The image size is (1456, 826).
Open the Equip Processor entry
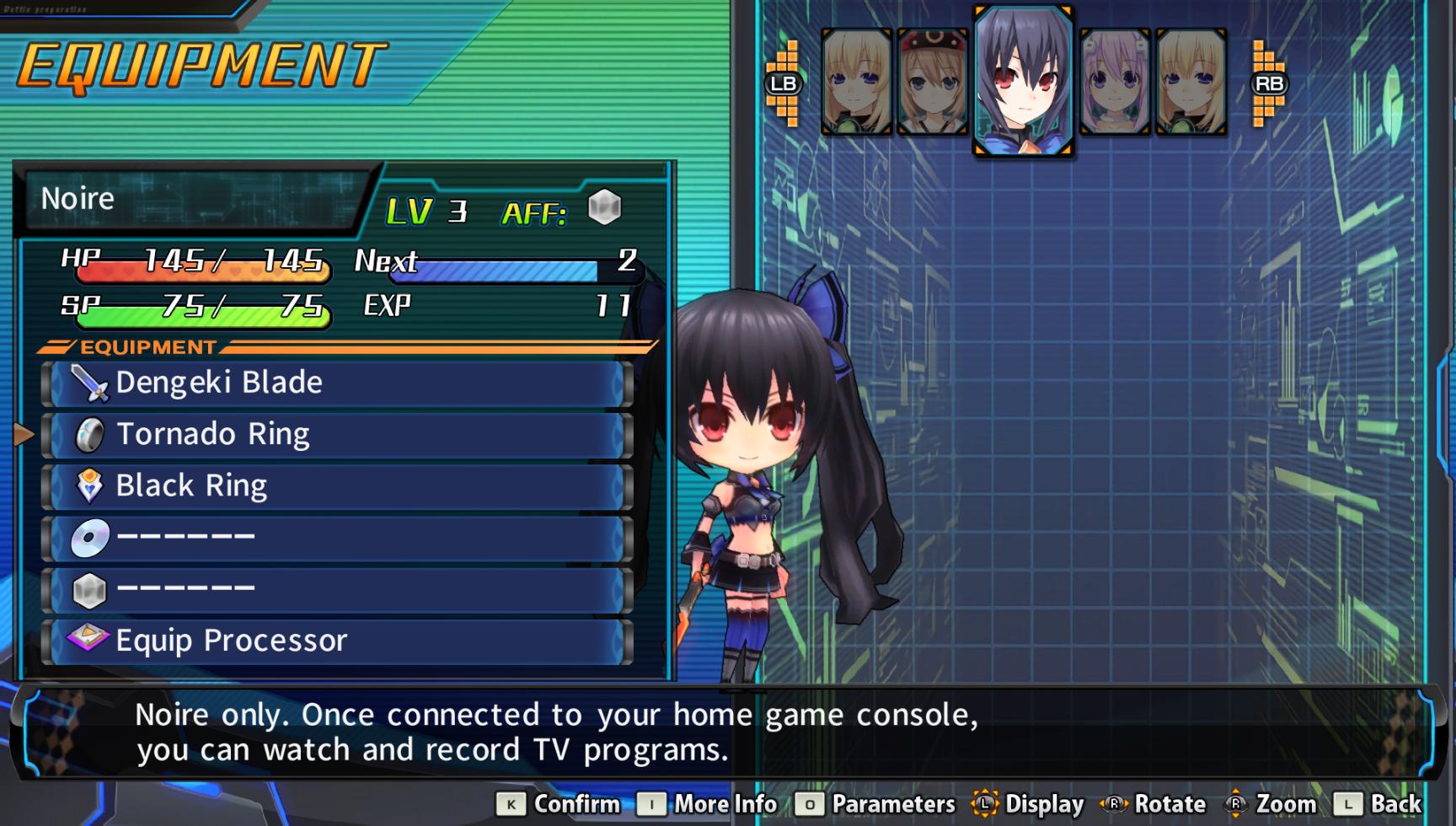tap(337, 641)
